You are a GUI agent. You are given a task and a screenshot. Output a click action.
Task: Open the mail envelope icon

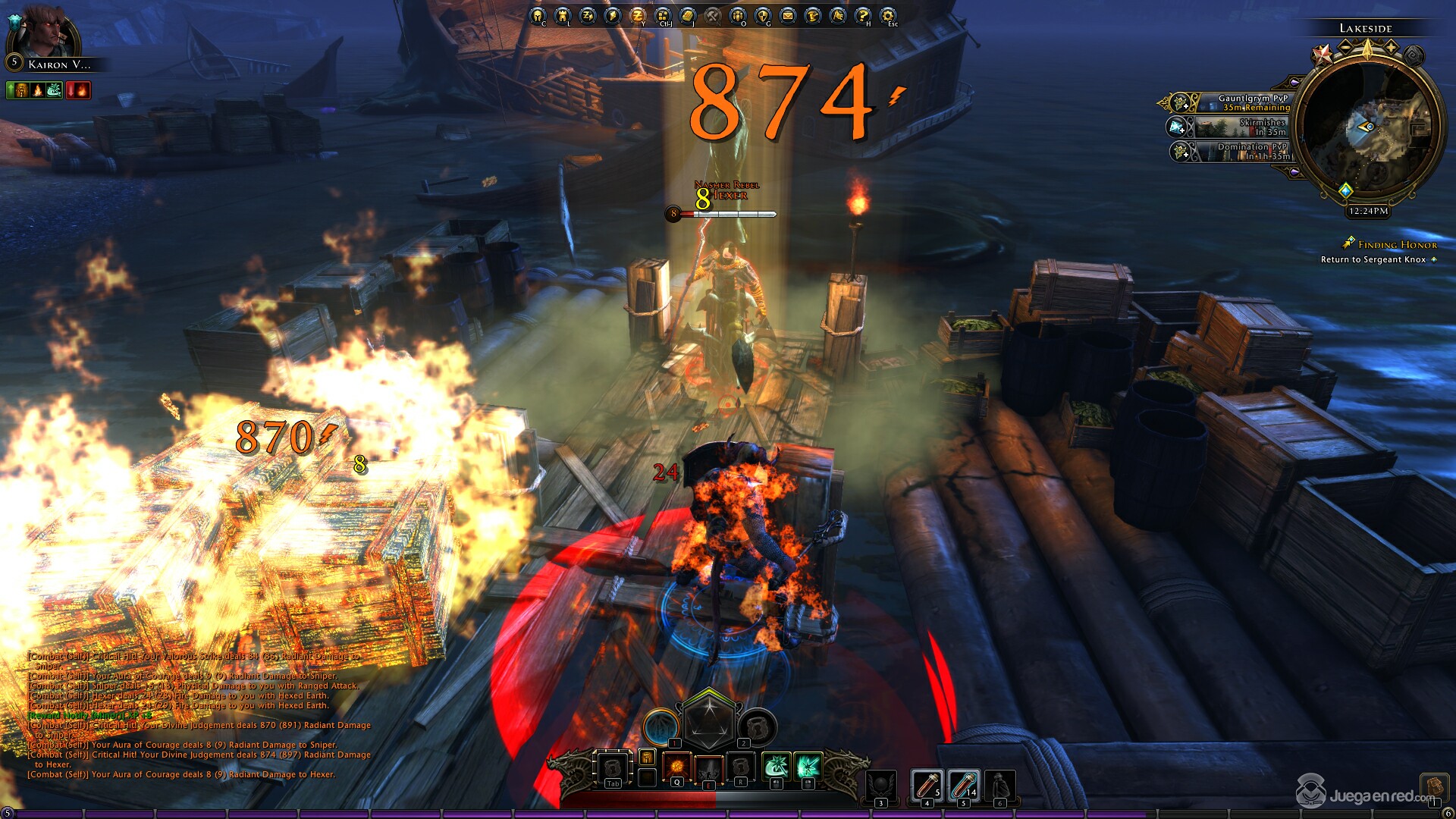[787, 15]
